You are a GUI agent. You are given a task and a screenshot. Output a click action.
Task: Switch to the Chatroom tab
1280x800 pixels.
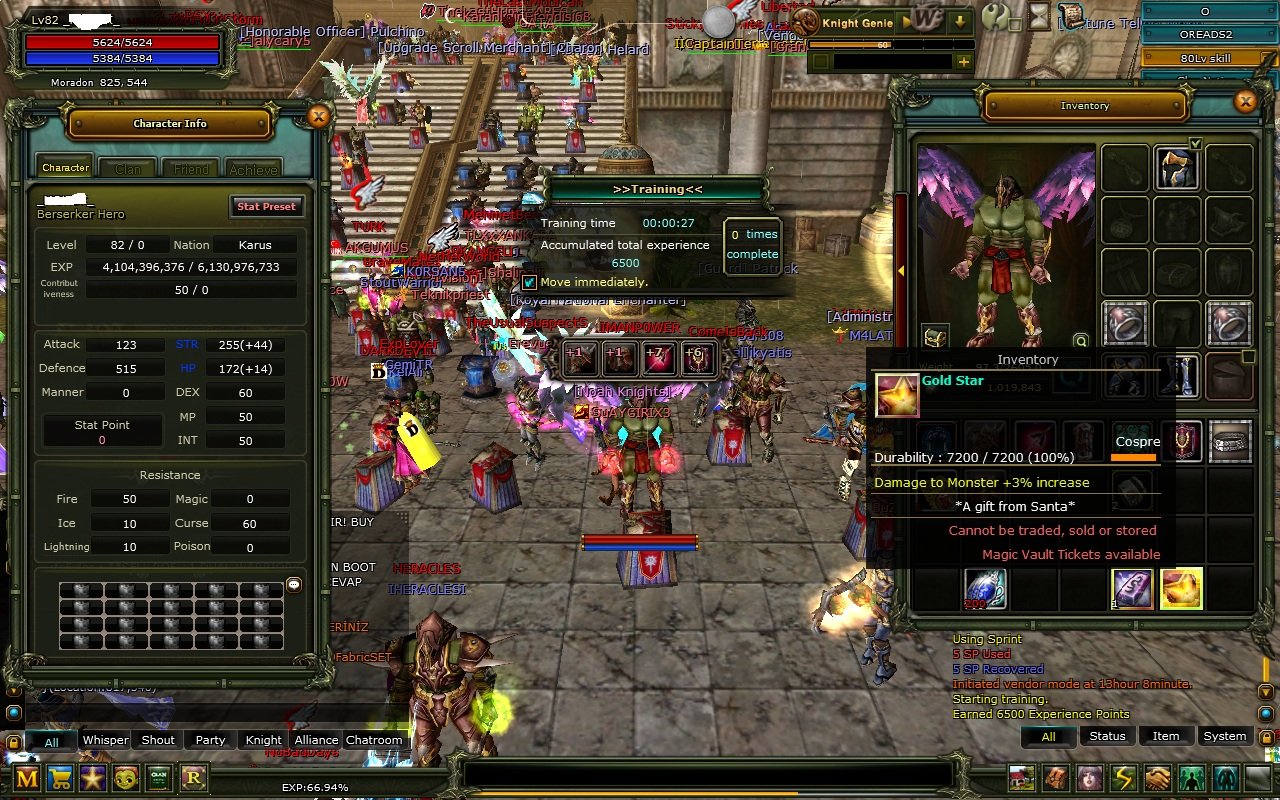(374, 740)
